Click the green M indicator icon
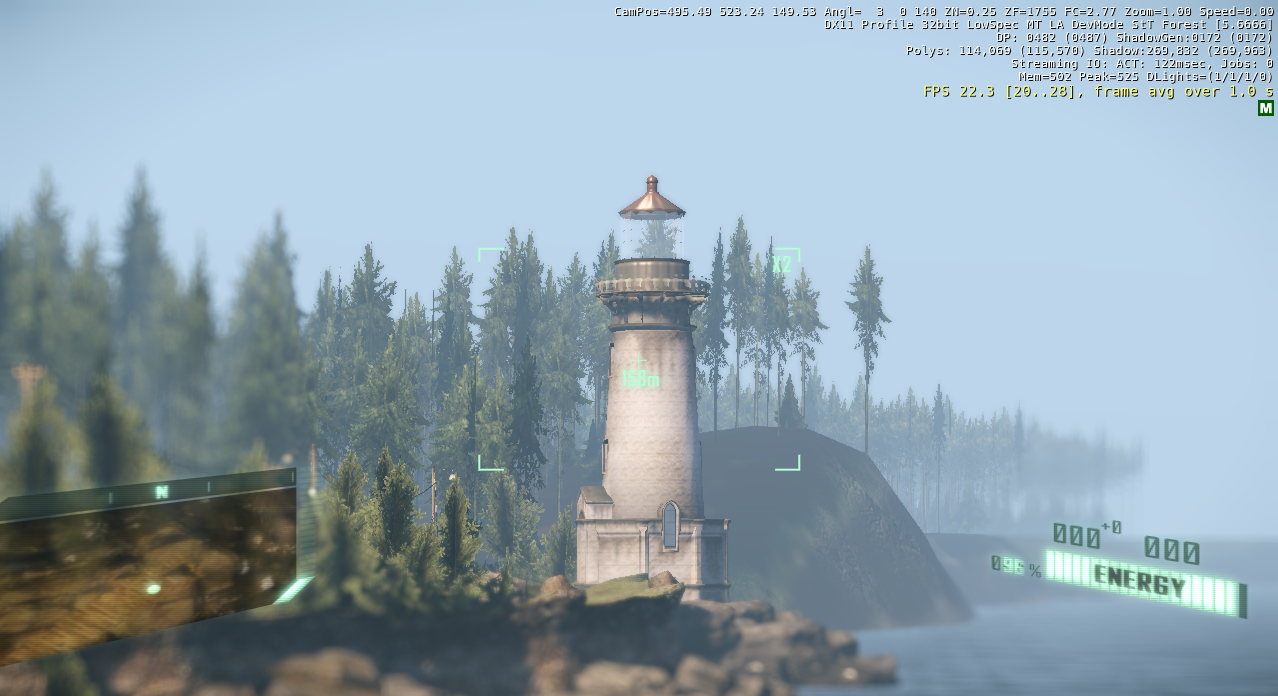 pos(1265,108)
